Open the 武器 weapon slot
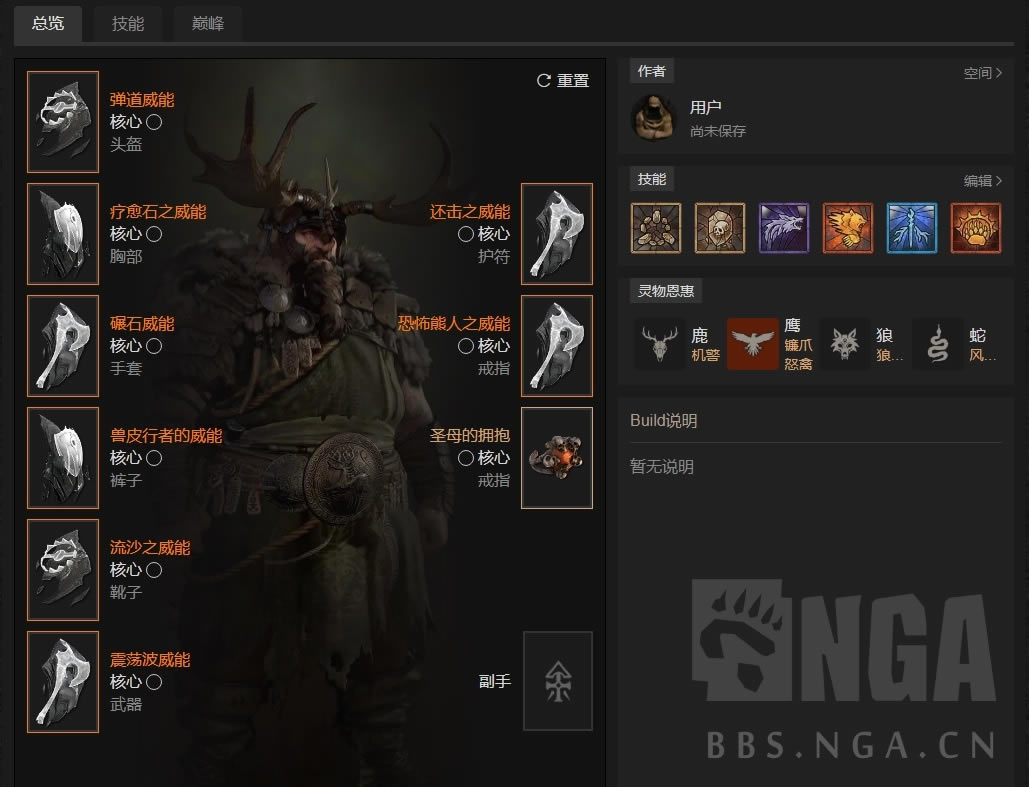Screen dimensions: 1029x787 click(63, 682)
